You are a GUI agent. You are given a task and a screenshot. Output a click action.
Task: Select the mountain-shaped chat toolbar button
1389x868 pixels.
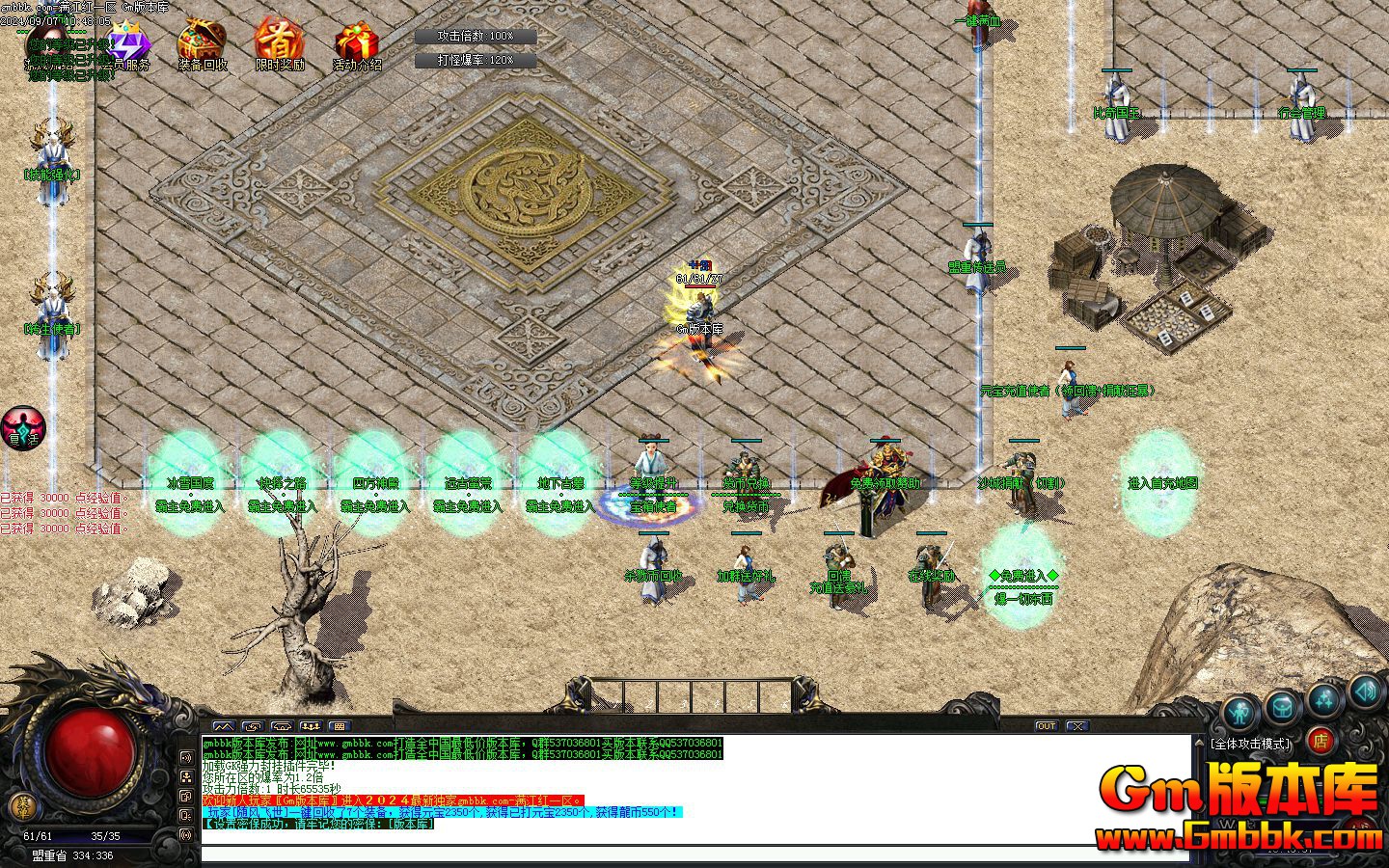click(224, 726)
